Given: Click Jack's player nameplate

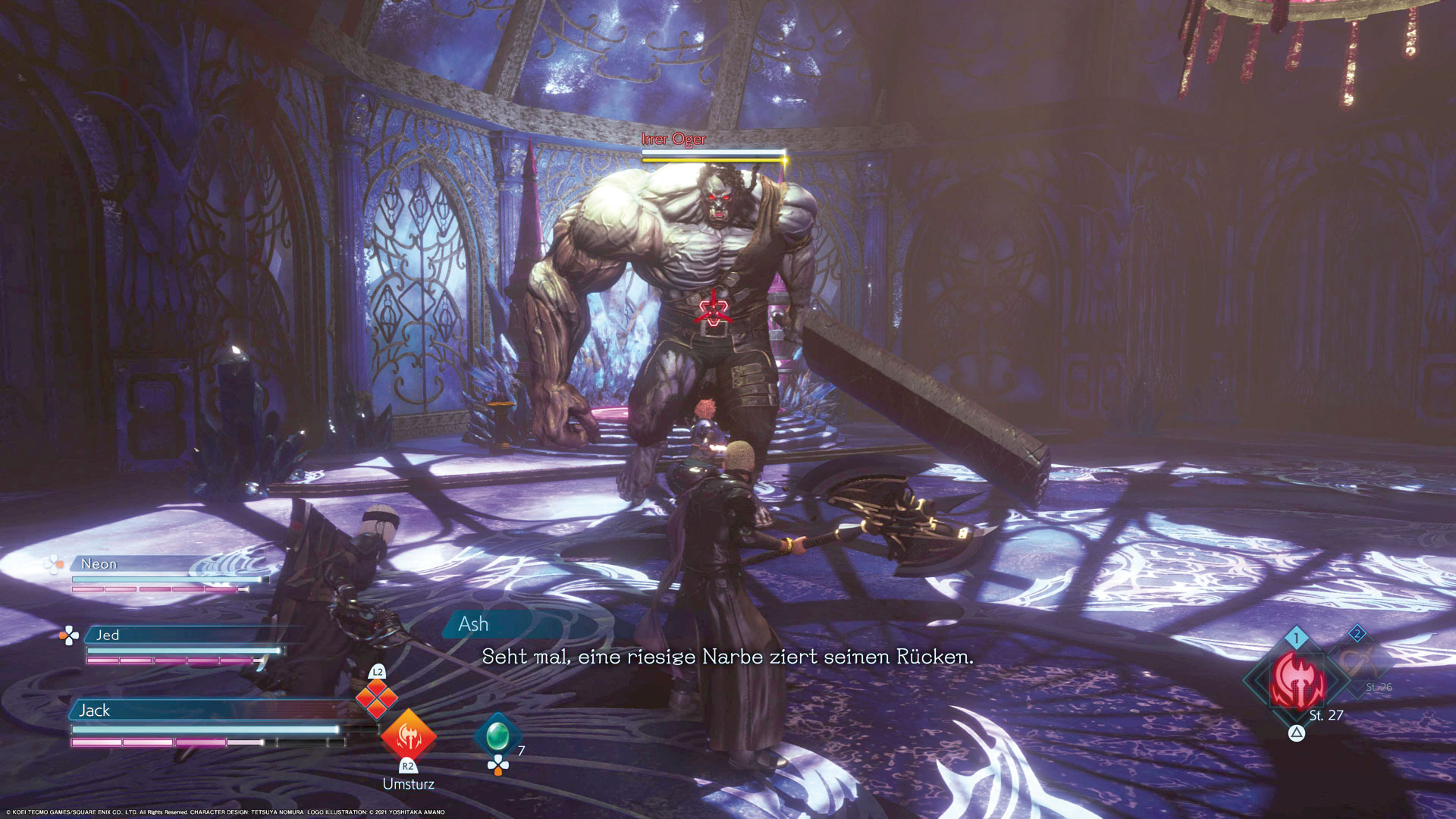Looking at the screenshot, I should 95,711.
